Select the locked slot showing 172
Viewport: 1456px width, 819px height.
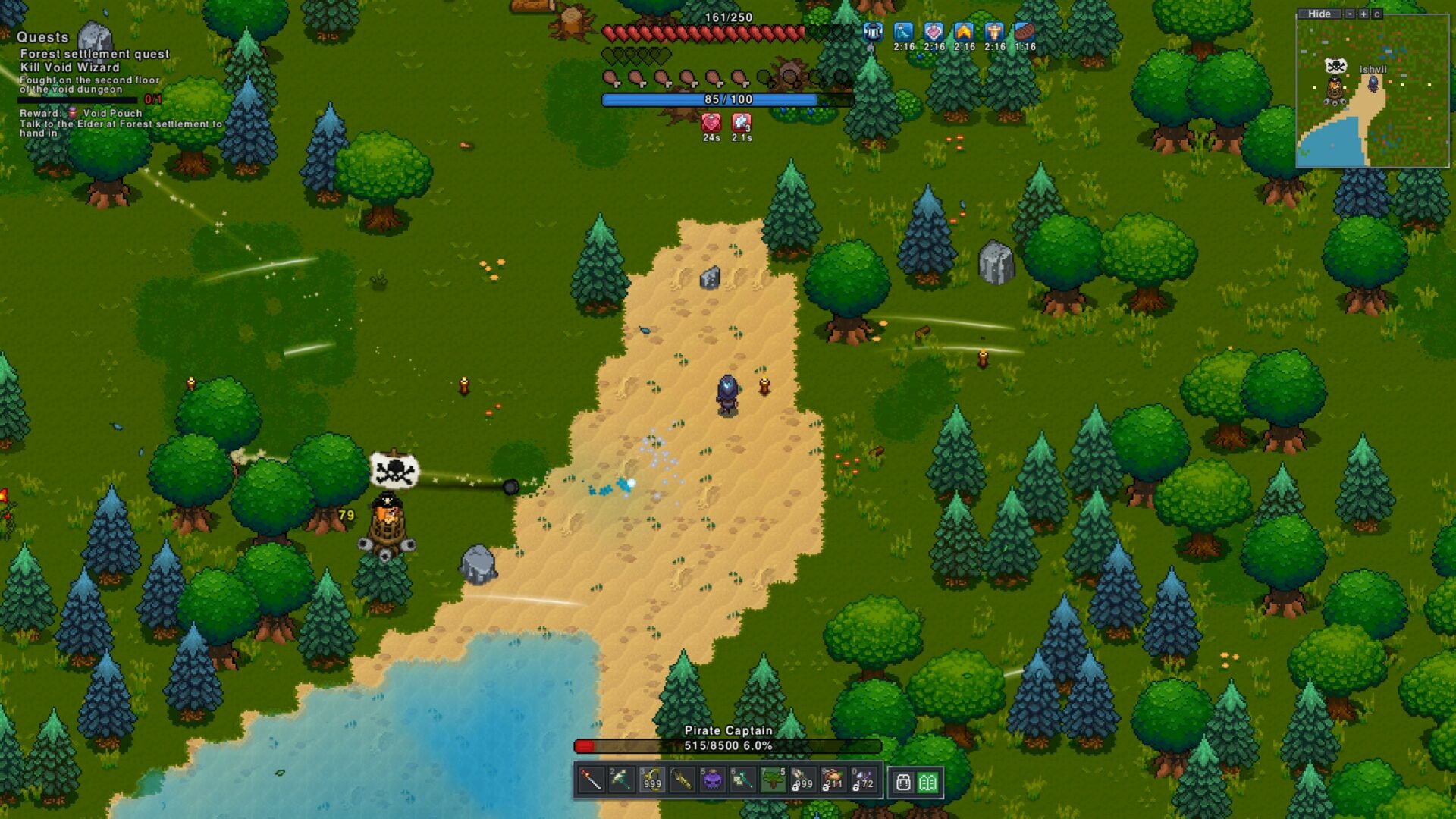tap(863, 780)
